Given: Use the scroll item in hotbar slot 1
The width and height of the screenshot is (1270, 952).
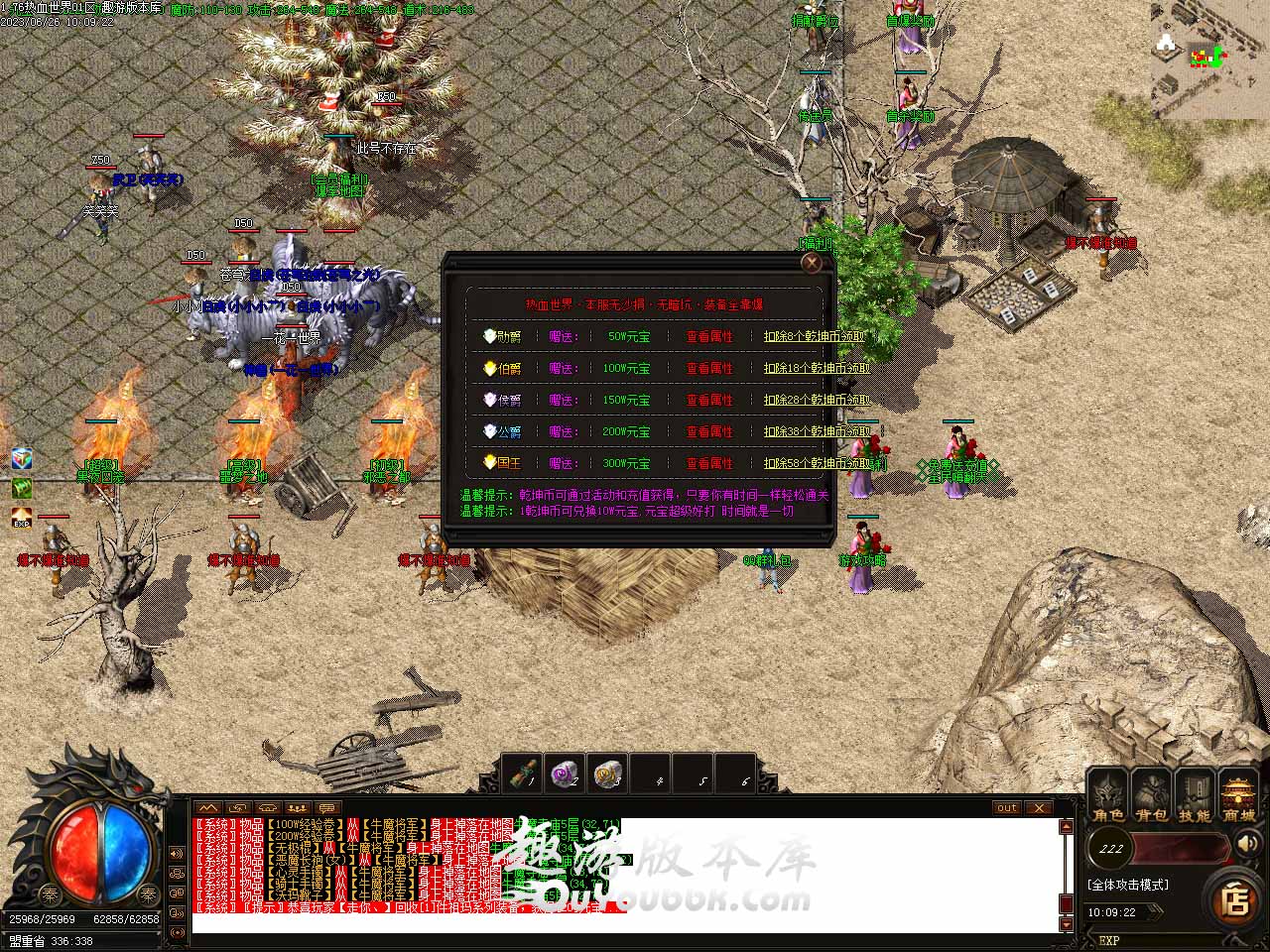Looking at the screenshot, I should pos(524,773).
